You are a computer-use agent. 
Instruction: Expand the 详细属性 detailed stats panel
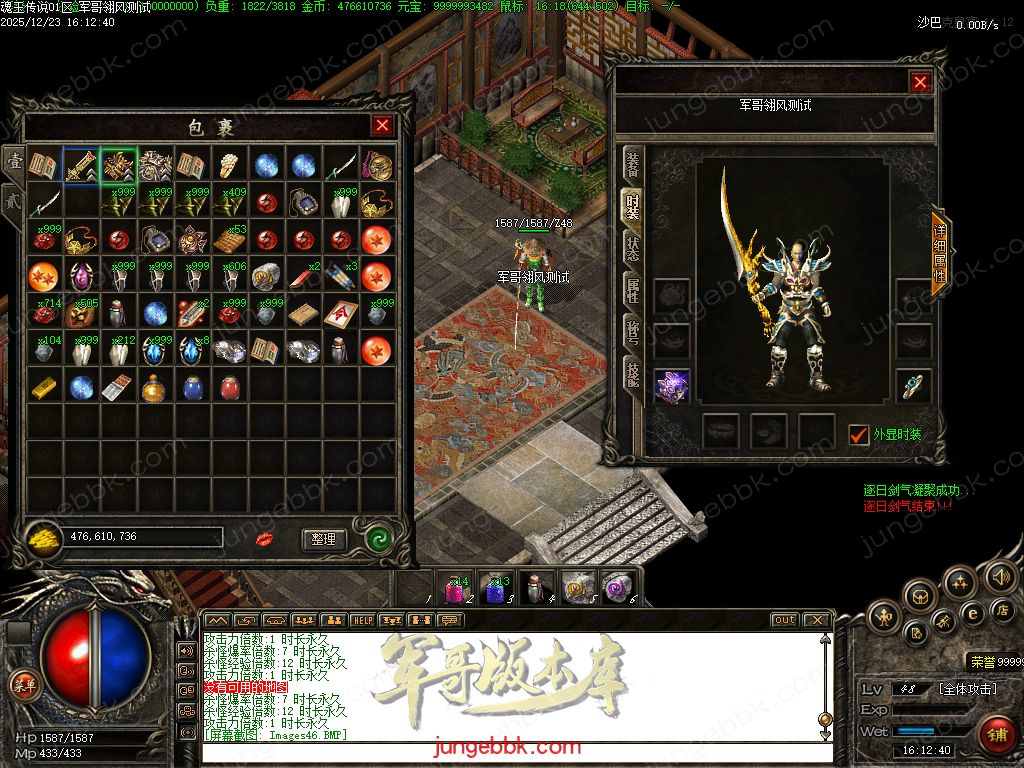939,252
